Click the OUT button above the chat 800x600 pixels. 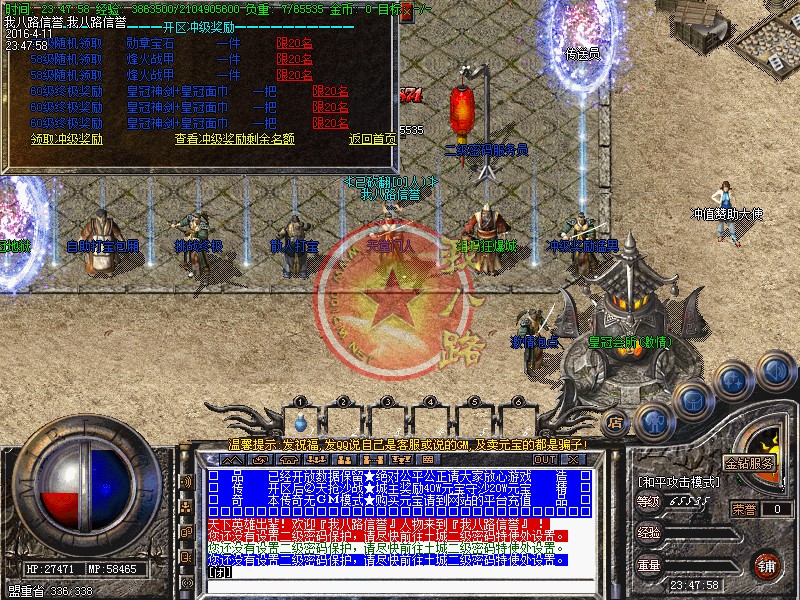(544, 458)
